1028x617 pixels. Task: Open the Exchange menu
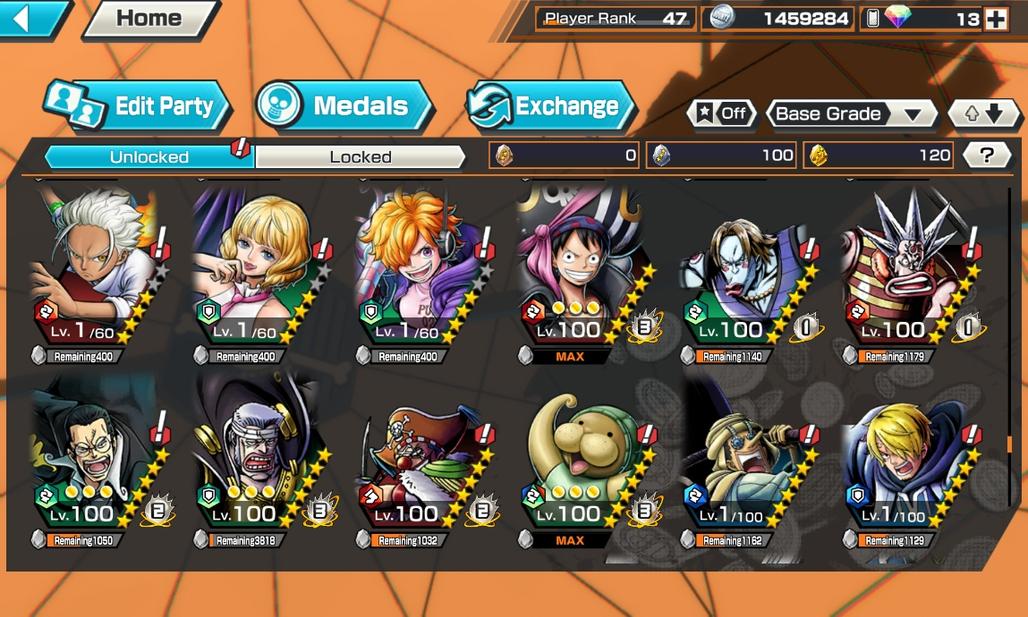[x=551, y=106]
